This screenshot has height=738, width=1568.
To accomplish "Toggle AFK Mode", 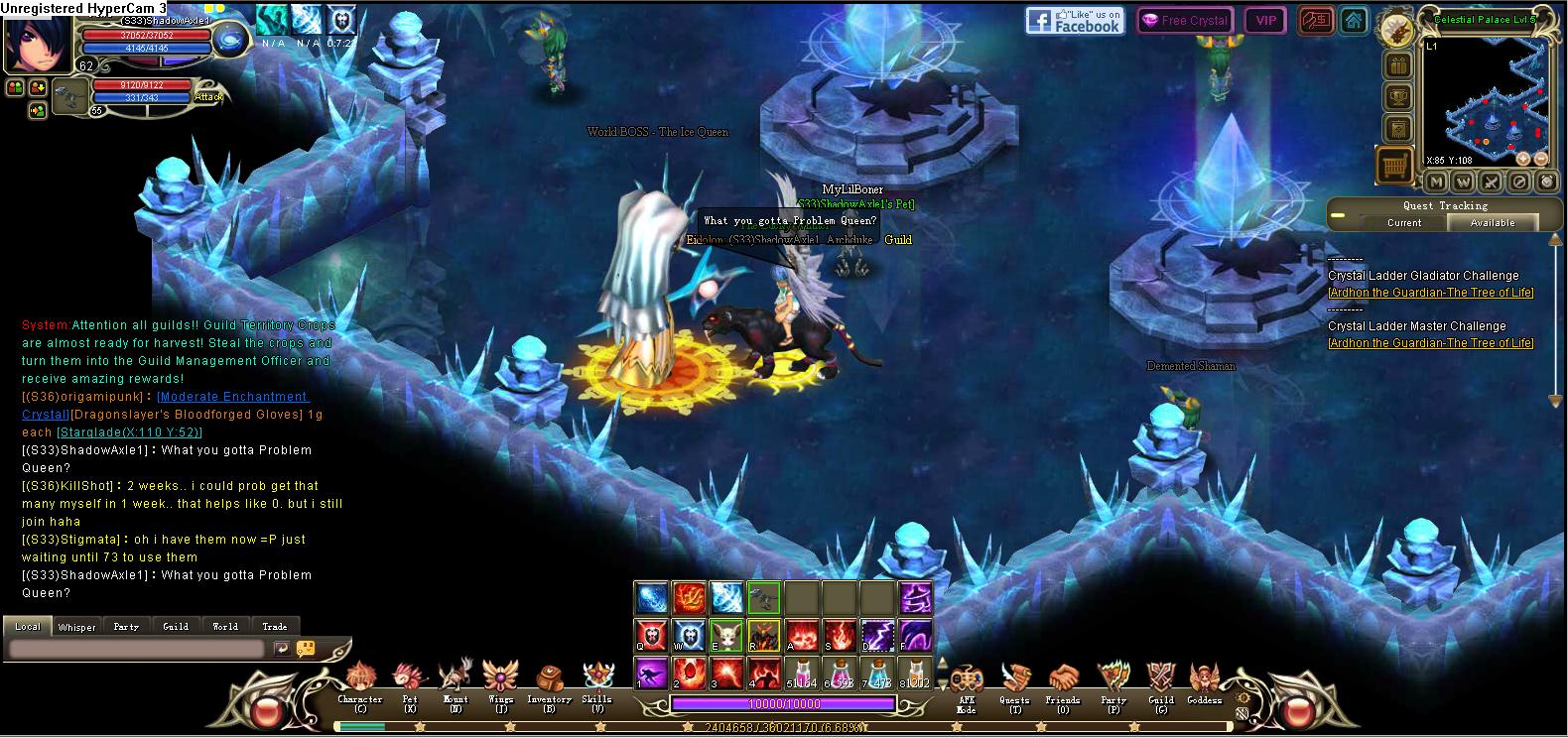I will click(966, 682).
